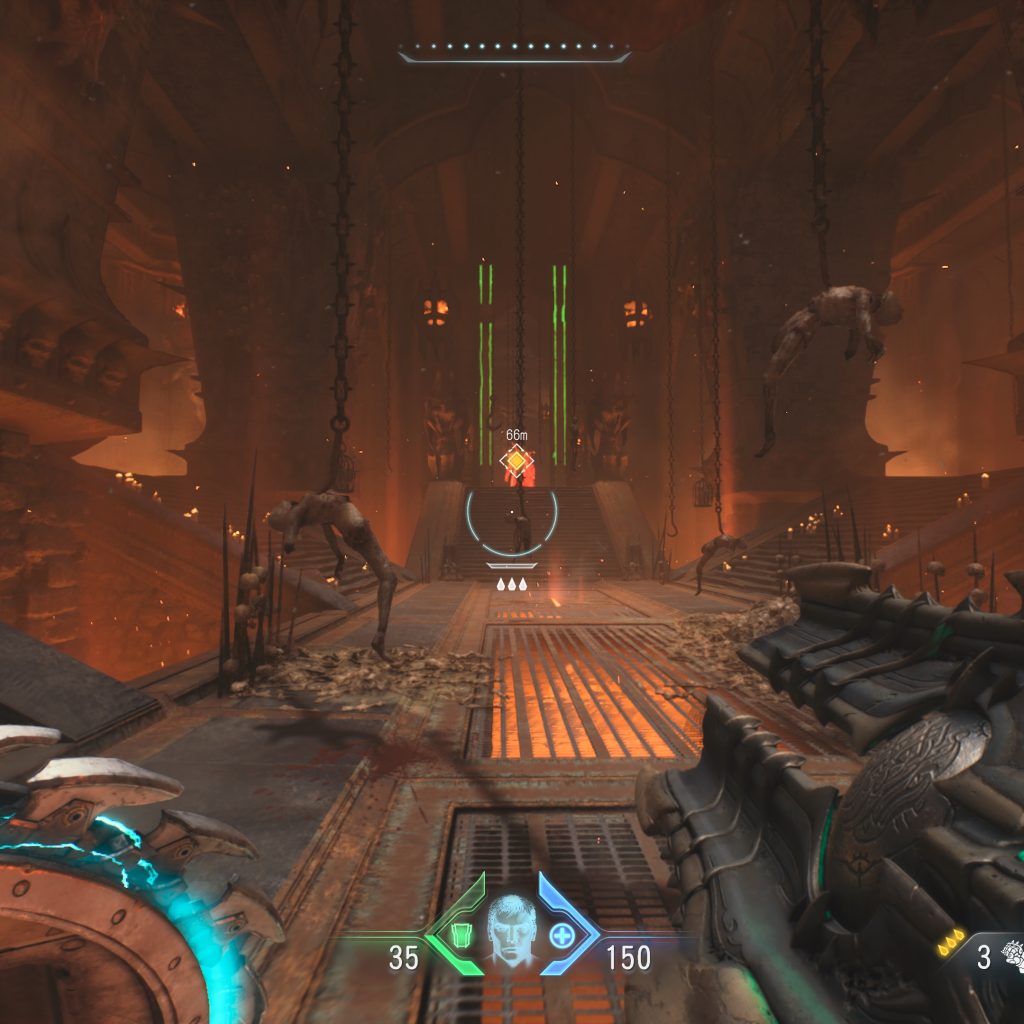Click the spiked fist melee icon
1024x1024 pixels.
[x=1011, y=955]
